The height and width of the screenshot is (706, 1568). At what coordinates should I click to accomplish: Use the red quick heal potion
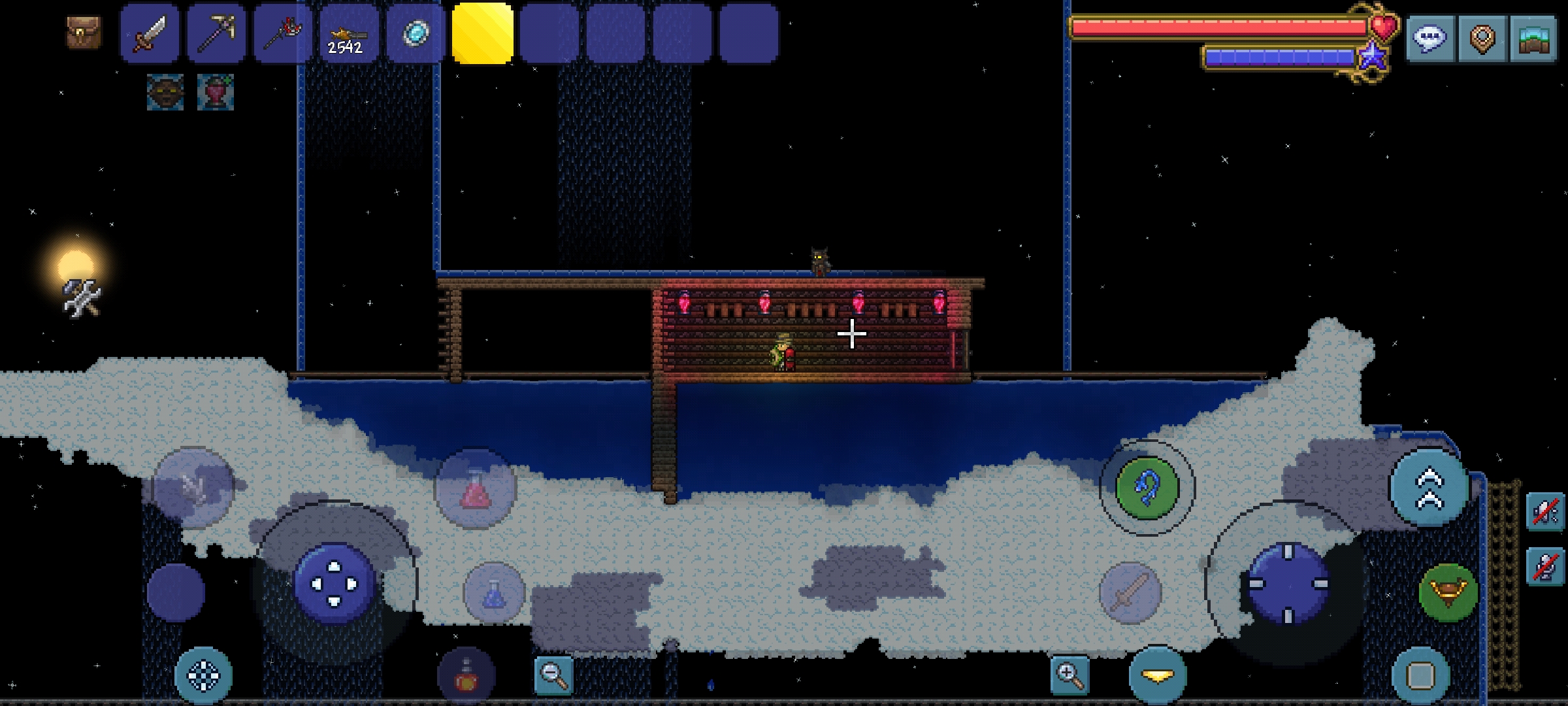pyautogui.click(x=476, y=488)
